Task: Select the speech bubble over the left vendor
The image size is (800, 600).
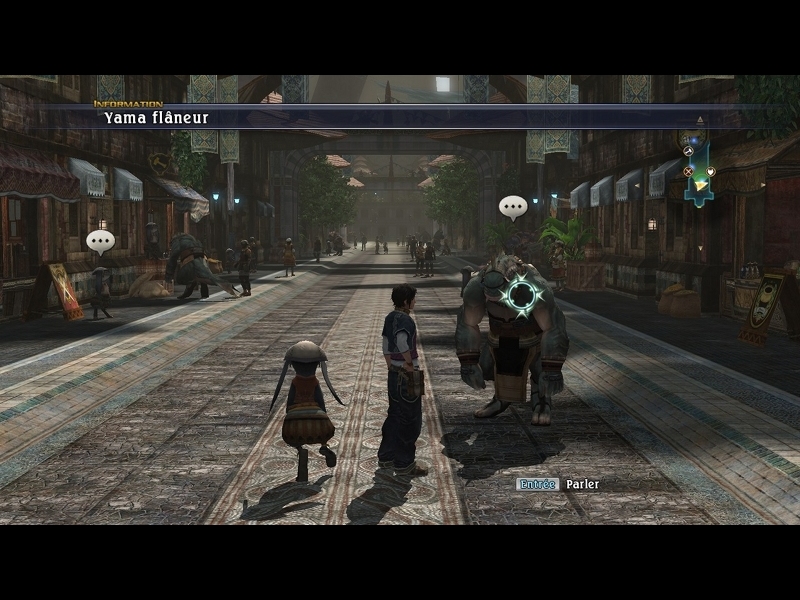Action: click(x=100, y=242)
